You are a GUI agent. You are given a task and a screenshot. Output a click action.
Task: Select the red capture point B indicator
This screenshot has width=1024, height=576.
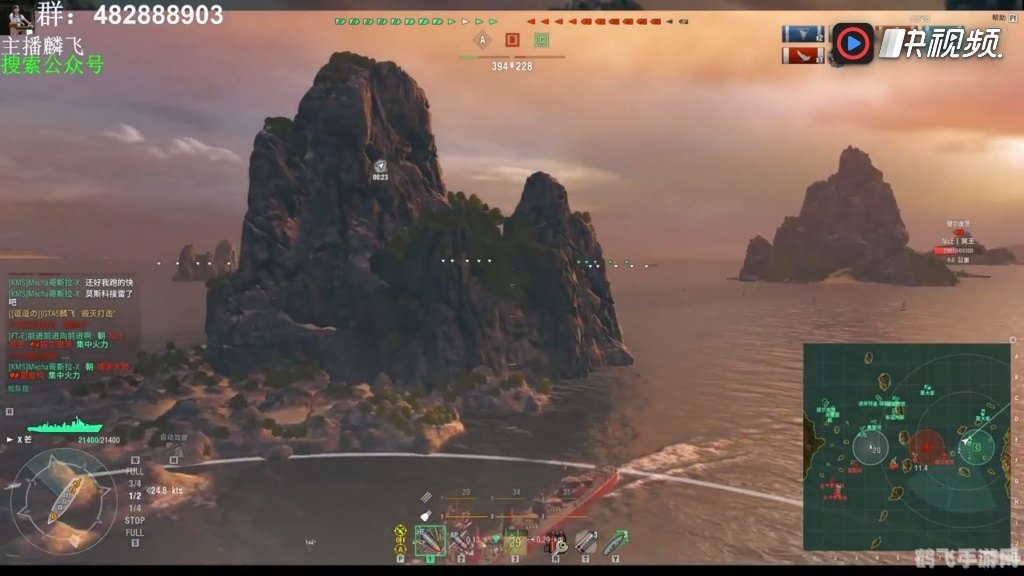click(512, 40)
